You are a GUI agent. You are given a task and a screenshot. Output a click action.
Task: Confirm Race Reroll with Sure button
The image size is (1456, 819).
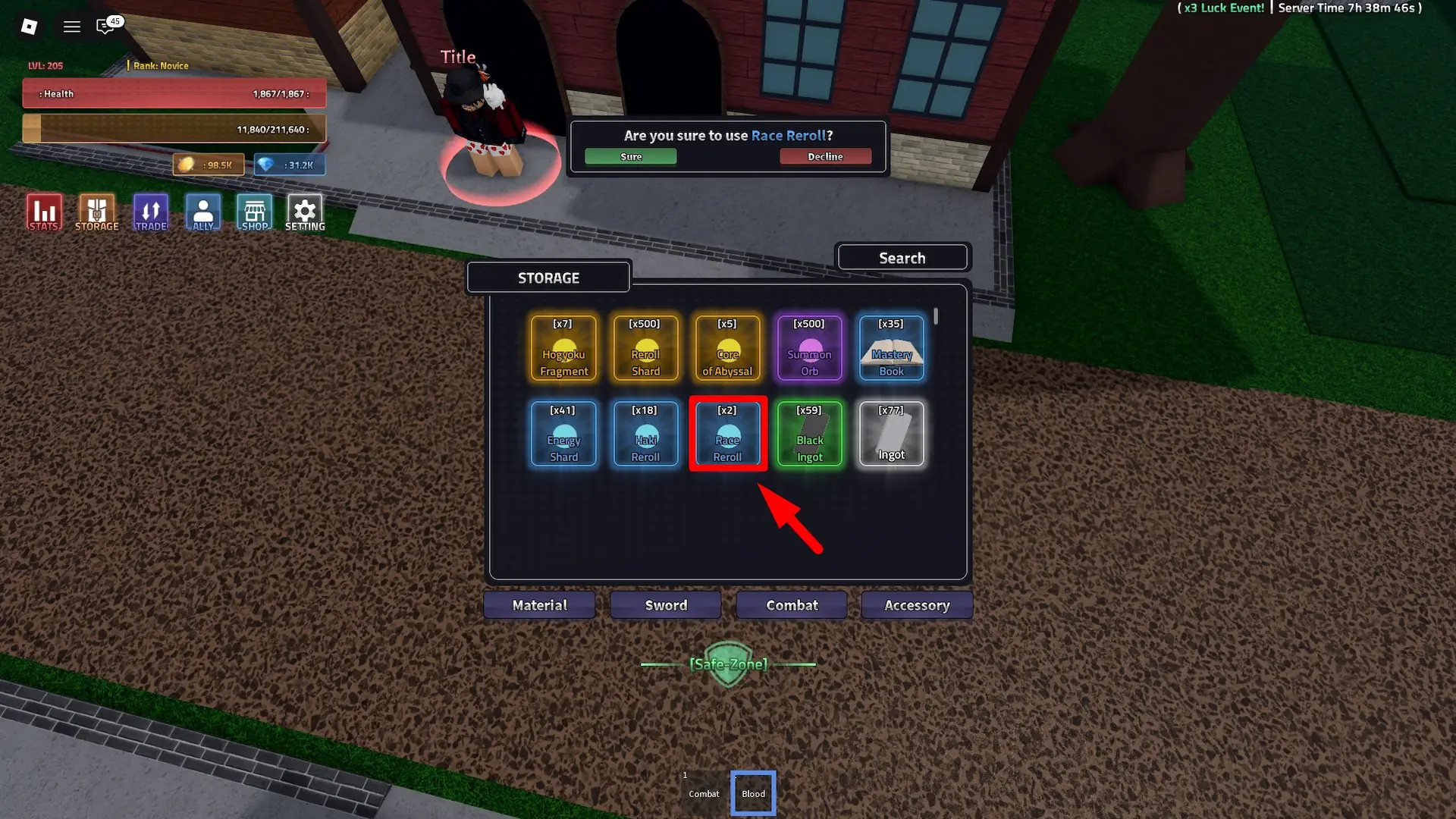pyautogui.click(x=630, y=156)
